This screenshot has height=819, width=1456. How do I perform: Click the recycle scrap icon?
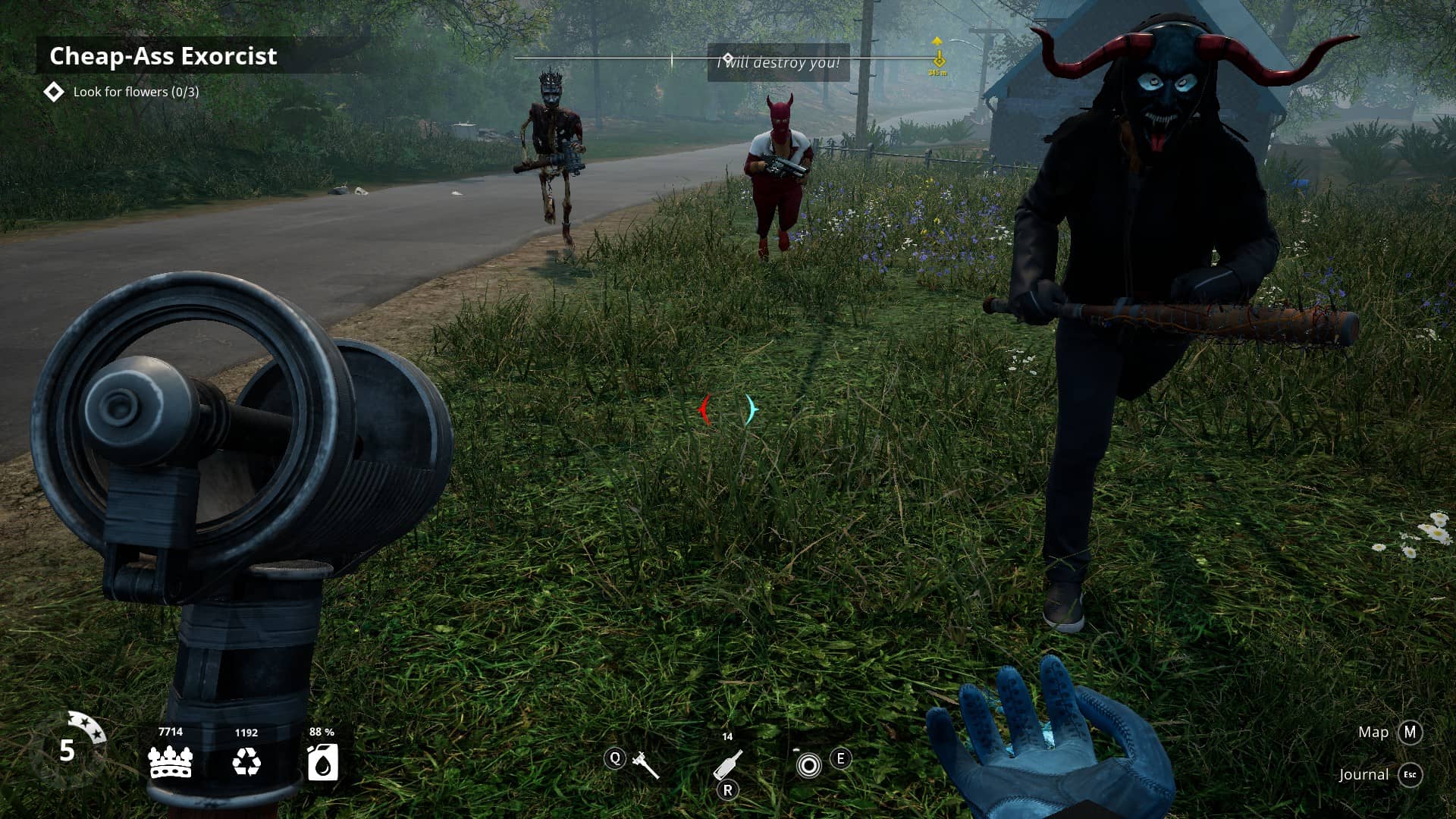[246, 761]
